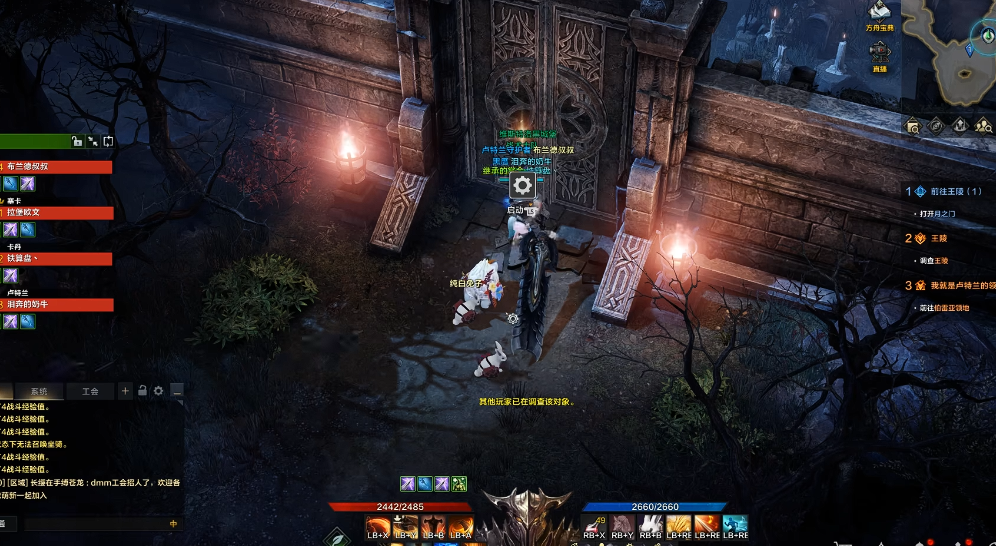Add a new chat tab with plus
Screen dimensions: 996x546
pos(125,391)
